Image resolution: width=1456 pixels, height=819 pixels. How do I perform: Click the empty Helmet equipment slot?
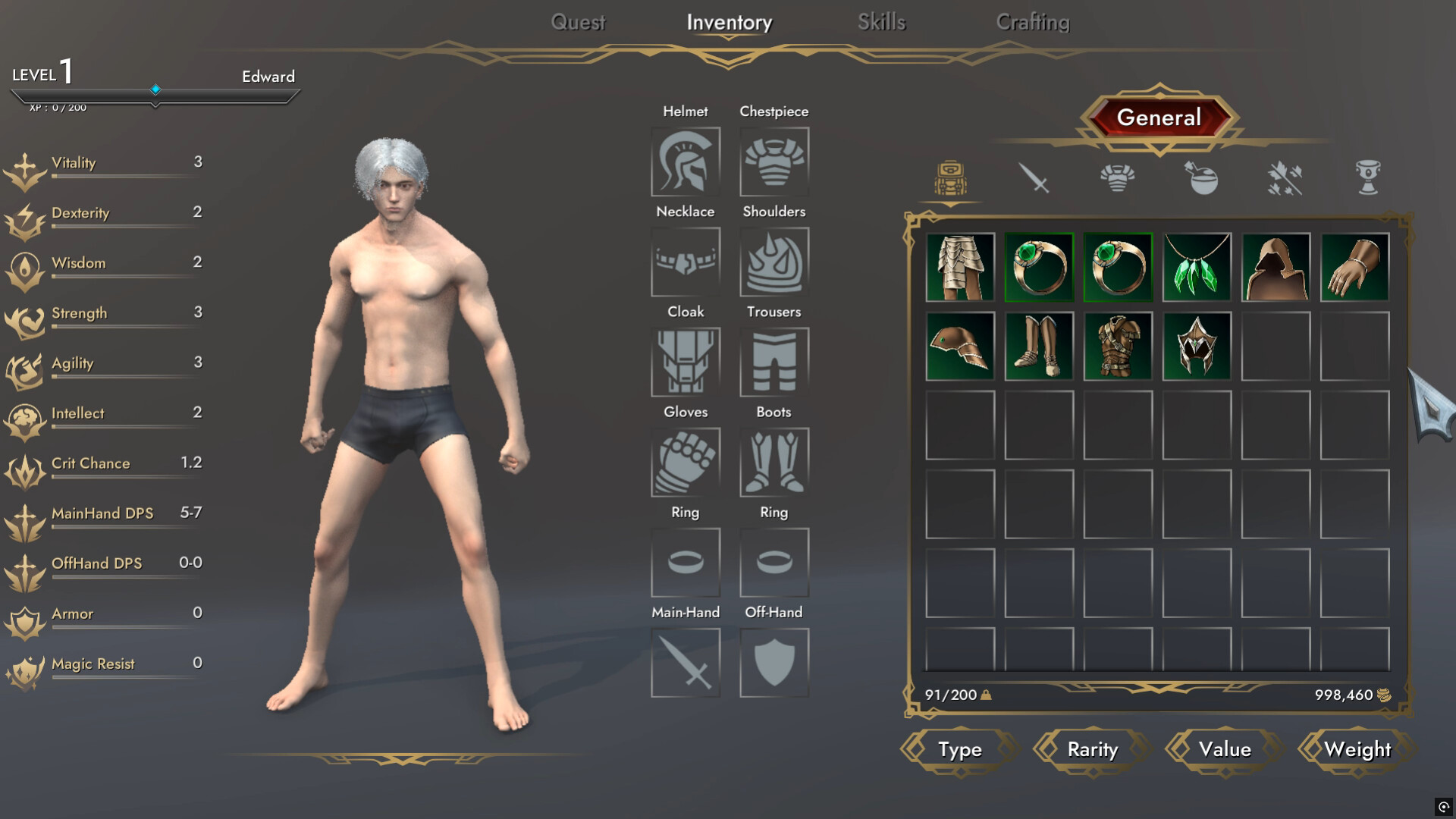(685, 161)
